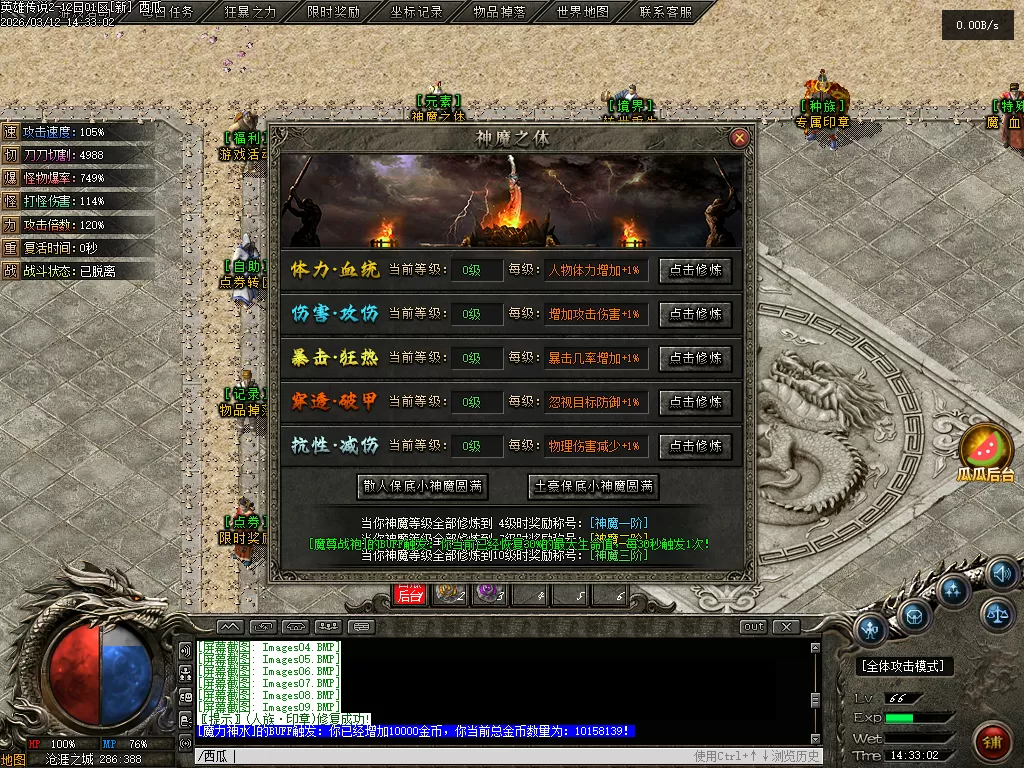
Task: Click 点击修炼 for 伤害·攻伤
Action: (695, 314)
